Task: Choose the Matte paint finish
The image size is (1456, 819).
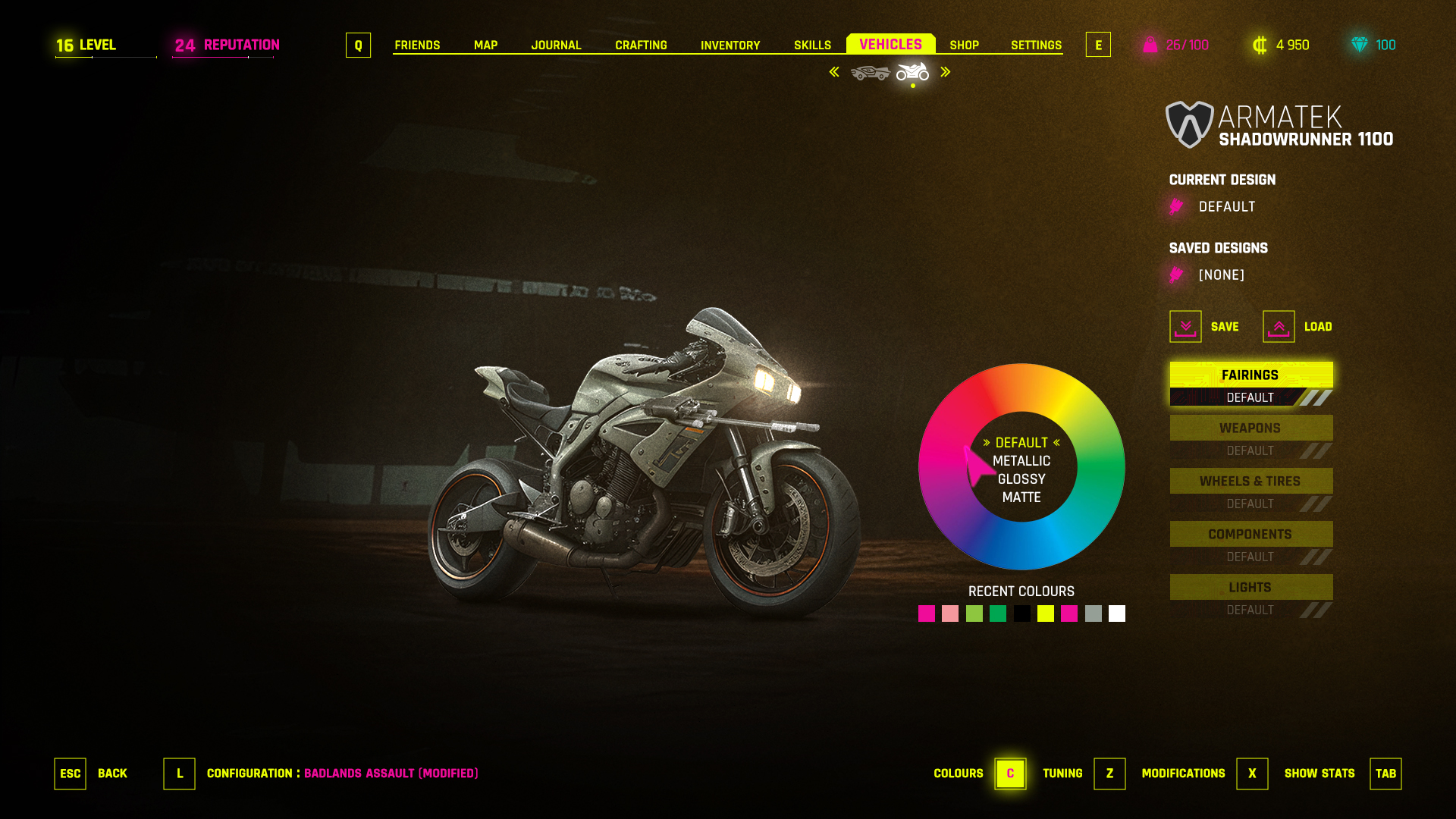Action: (1021, 497)
